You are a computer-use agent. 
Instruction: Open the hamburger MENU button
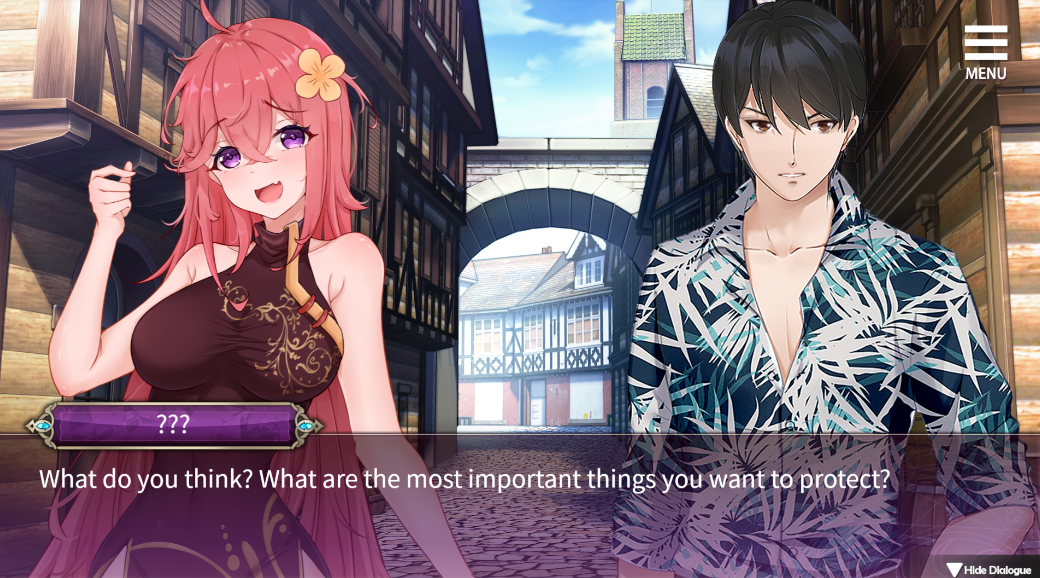coord(985,52)
